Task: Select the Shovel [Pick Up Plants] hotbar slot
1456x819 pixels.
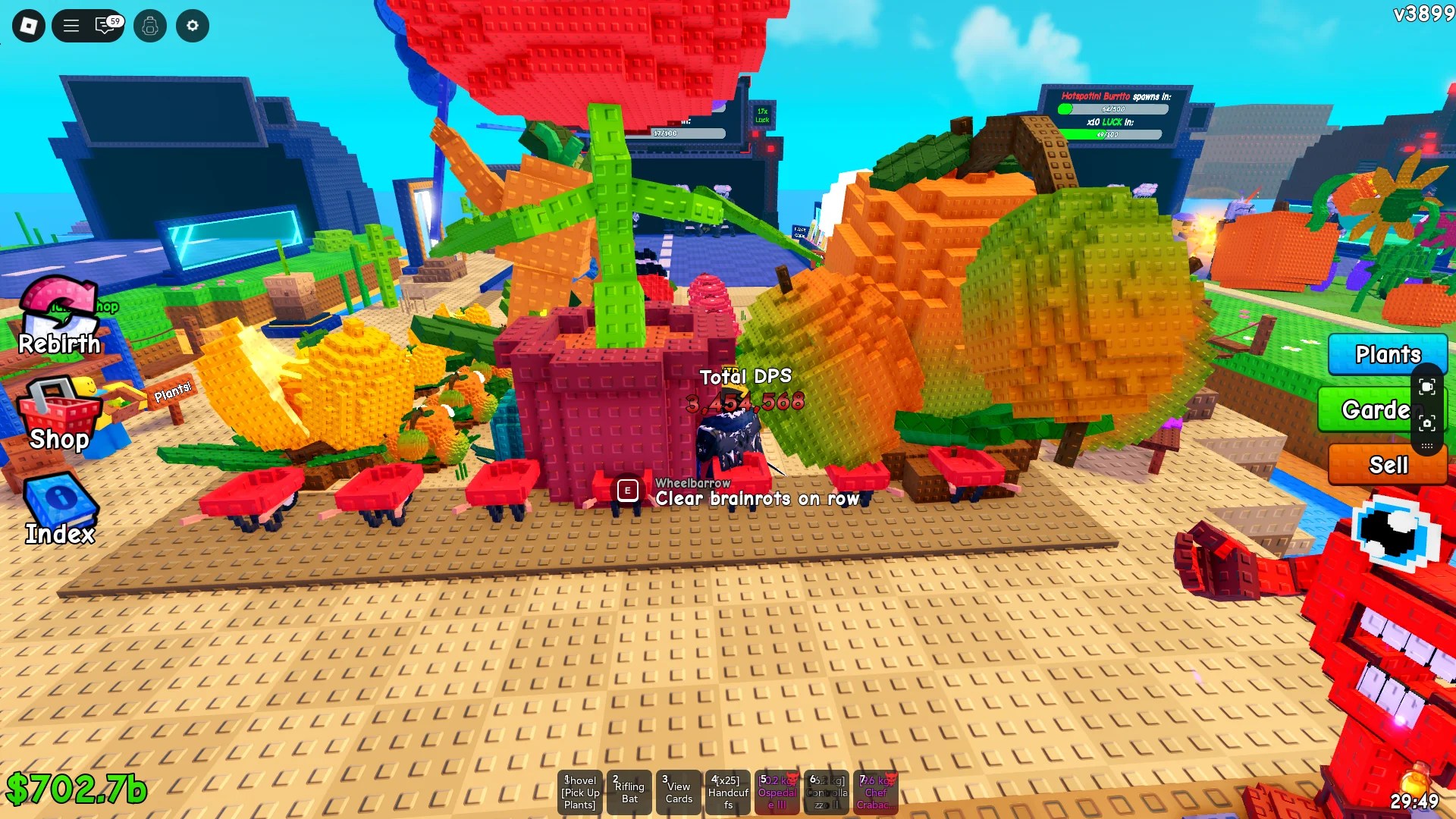Action: (x=579, y=792)
